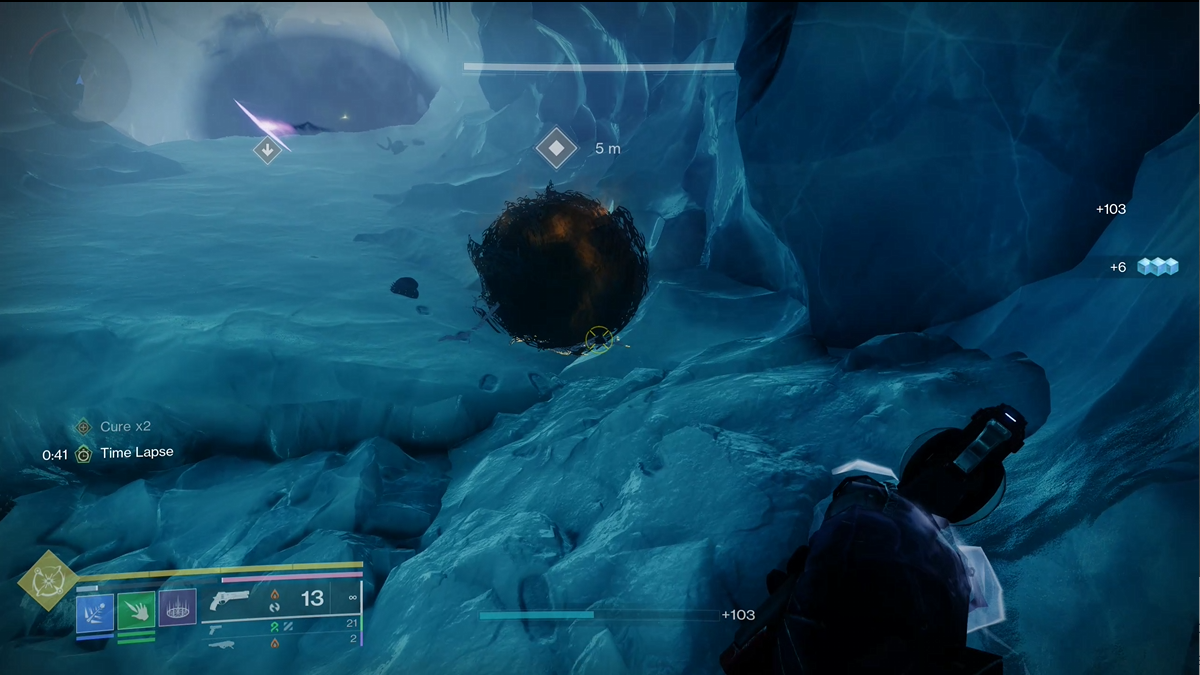Select the diamond objective waypoint marker
The width and height of the screenshot is (1200, 675).
coord(556,149)
